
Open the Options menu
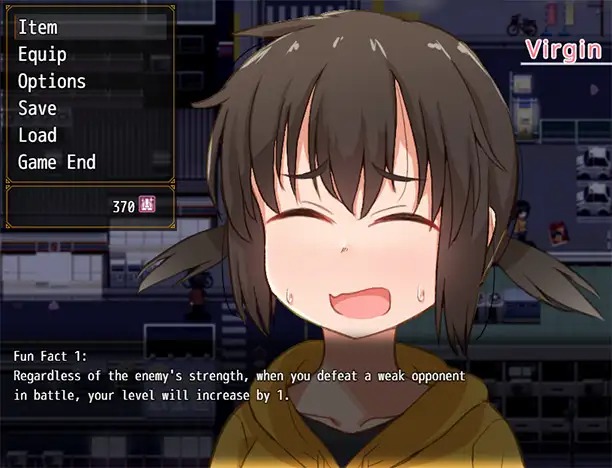pos(52,82)
